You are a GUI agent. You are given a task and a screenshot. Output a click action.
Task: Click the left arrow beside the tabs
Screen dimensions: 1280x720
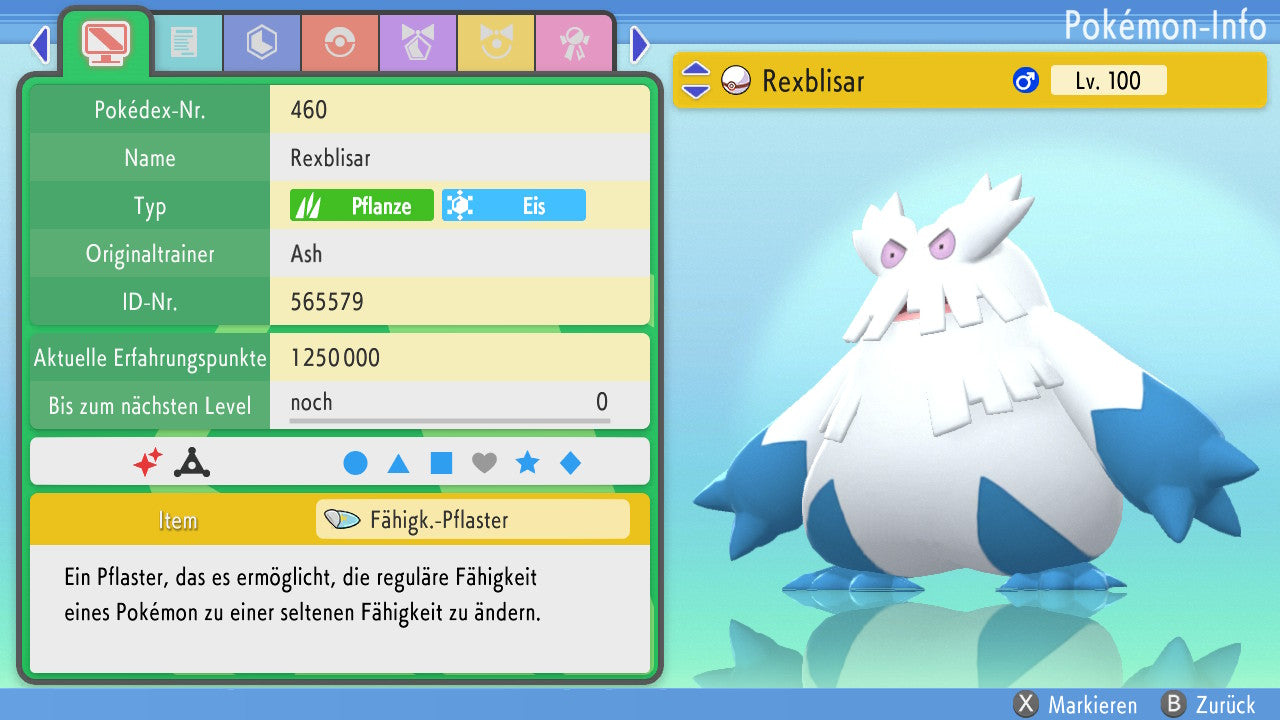coord(40,44)
